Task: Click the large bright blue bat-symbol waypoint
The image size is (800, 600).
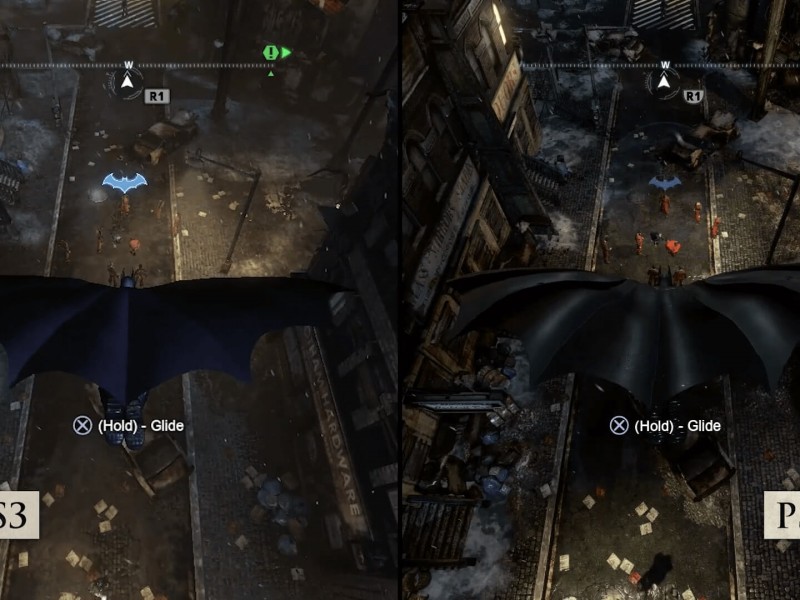Action: pos(124,181)
